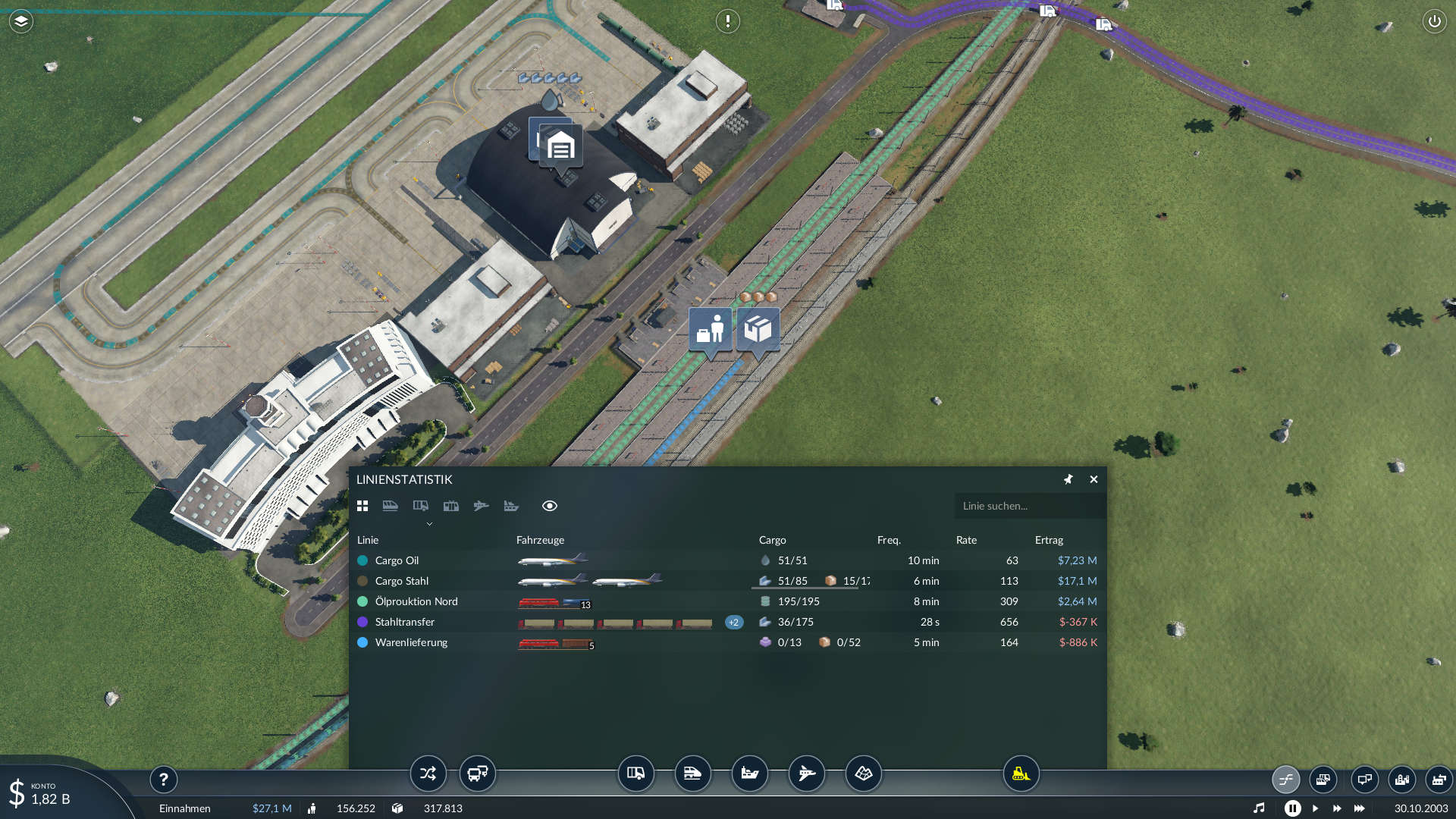1456x819 pixels.
Task: Sort lines by Ertrag column
Action: (1049, 540)
